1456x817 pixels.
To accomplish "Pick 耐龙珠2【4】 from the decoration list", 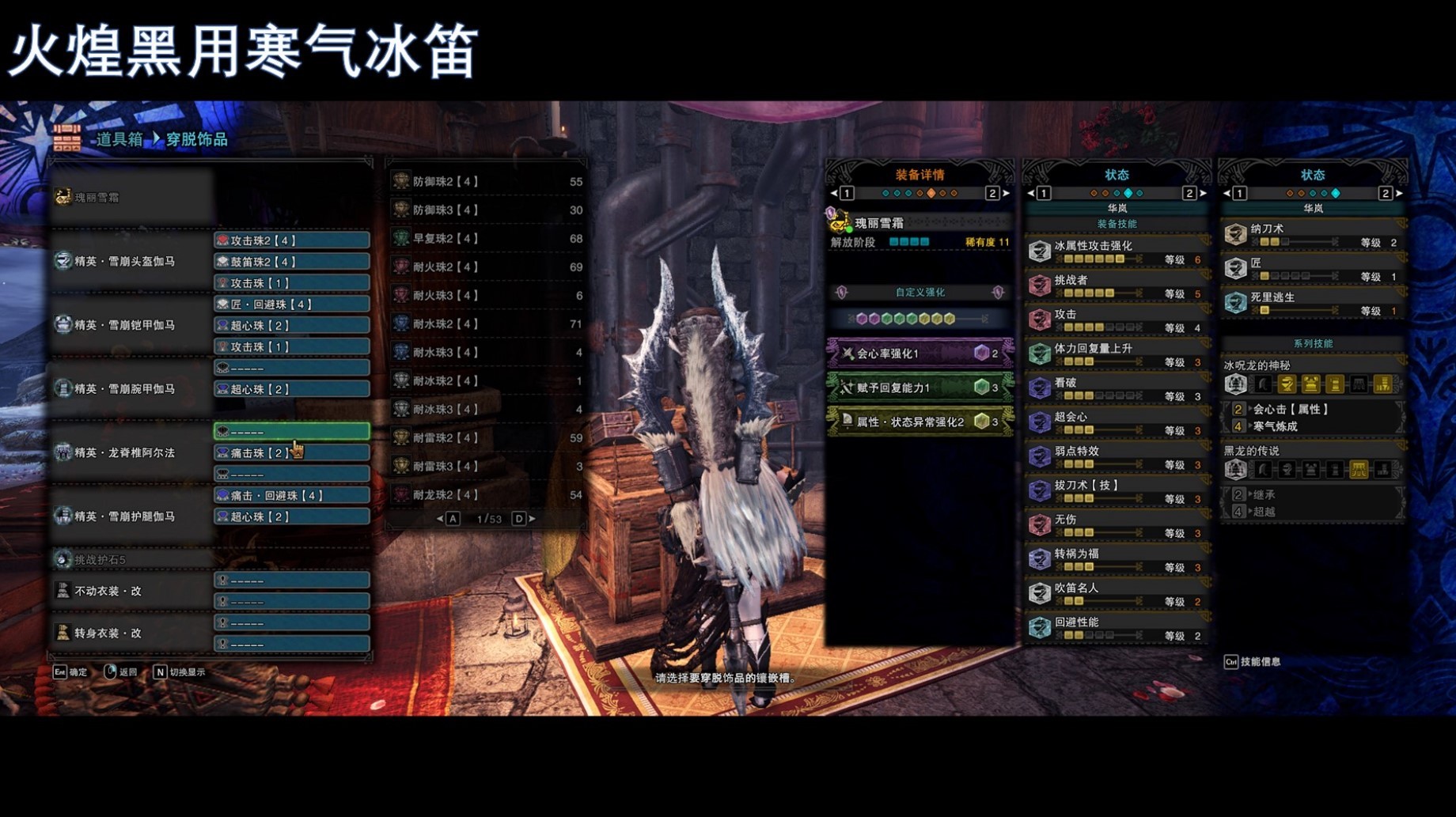I will tap(487, 495).
